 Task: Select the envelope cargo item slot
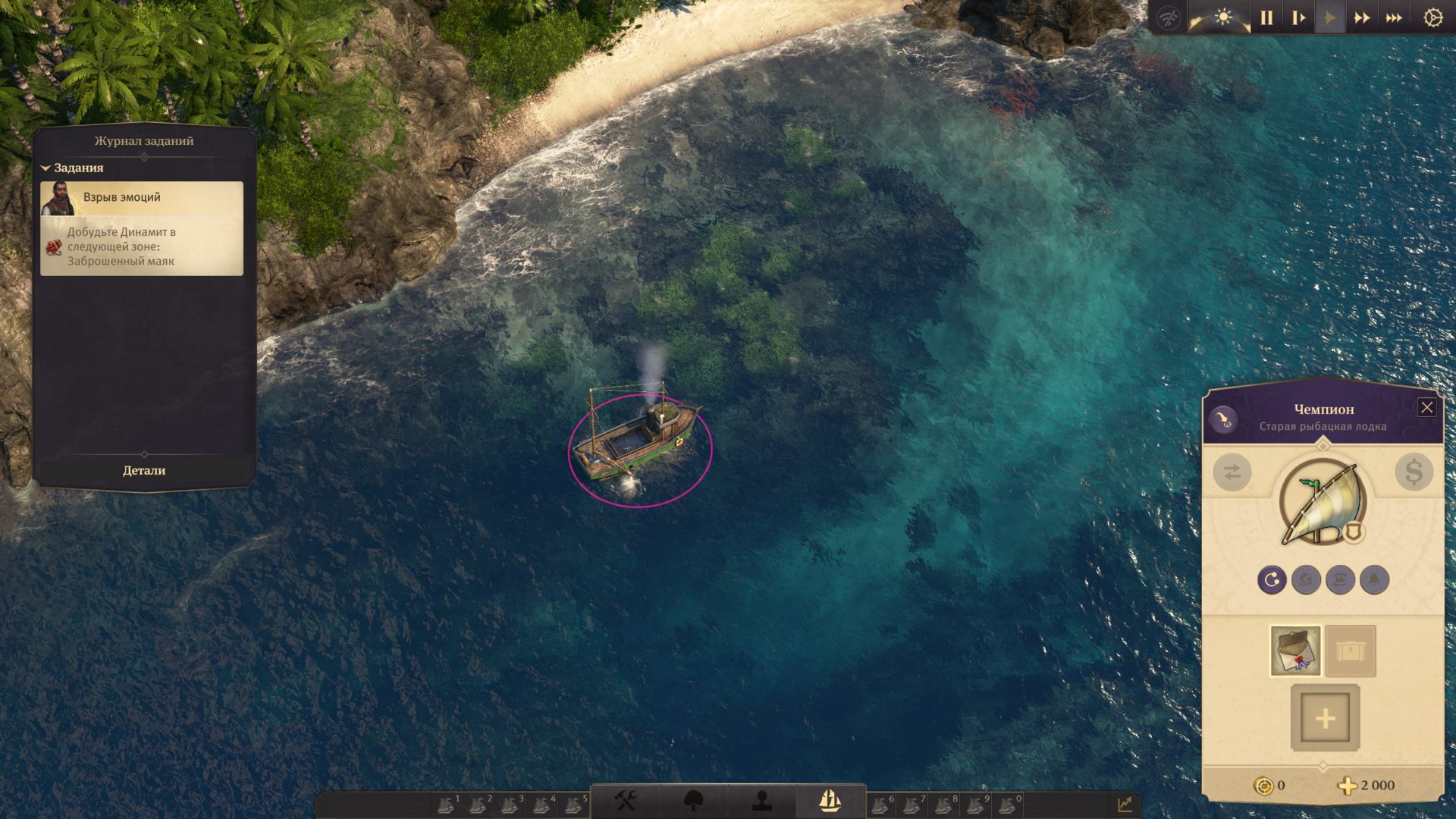pos(1295,651)
